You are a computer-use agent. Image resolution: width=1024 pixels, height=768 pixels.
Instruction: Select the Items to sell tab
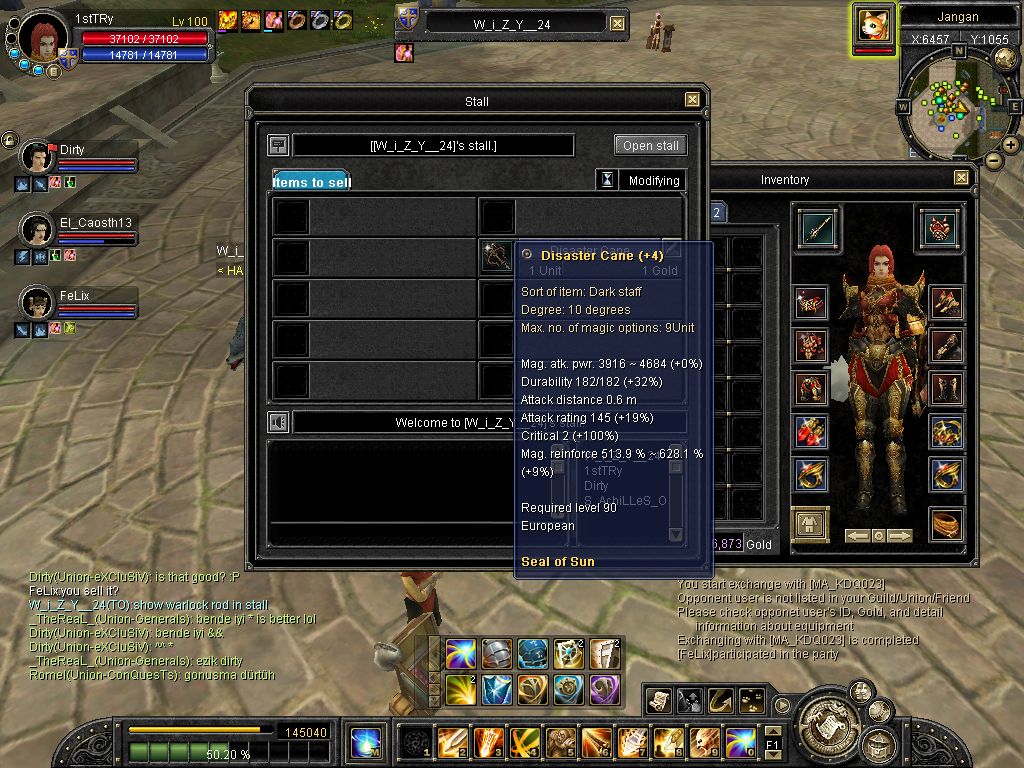click(x=311, y=181)
